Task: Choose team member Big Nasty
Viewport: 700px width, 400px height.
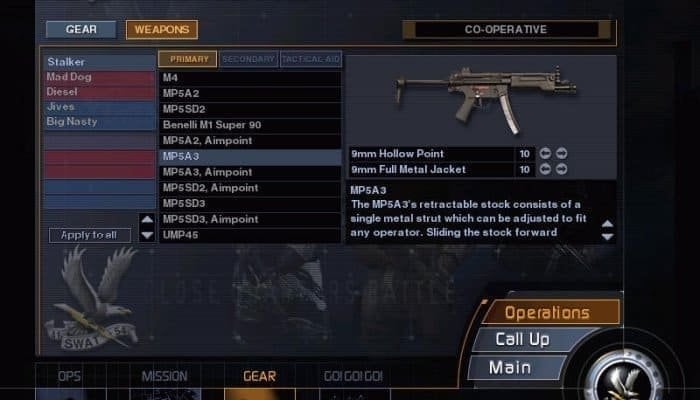Action: click(98, 122)
